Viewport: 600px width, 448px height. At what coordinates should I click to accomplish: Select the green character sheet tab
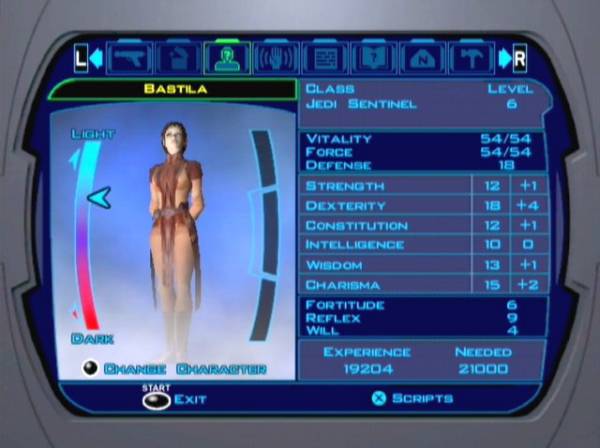(x=228, y=58)
